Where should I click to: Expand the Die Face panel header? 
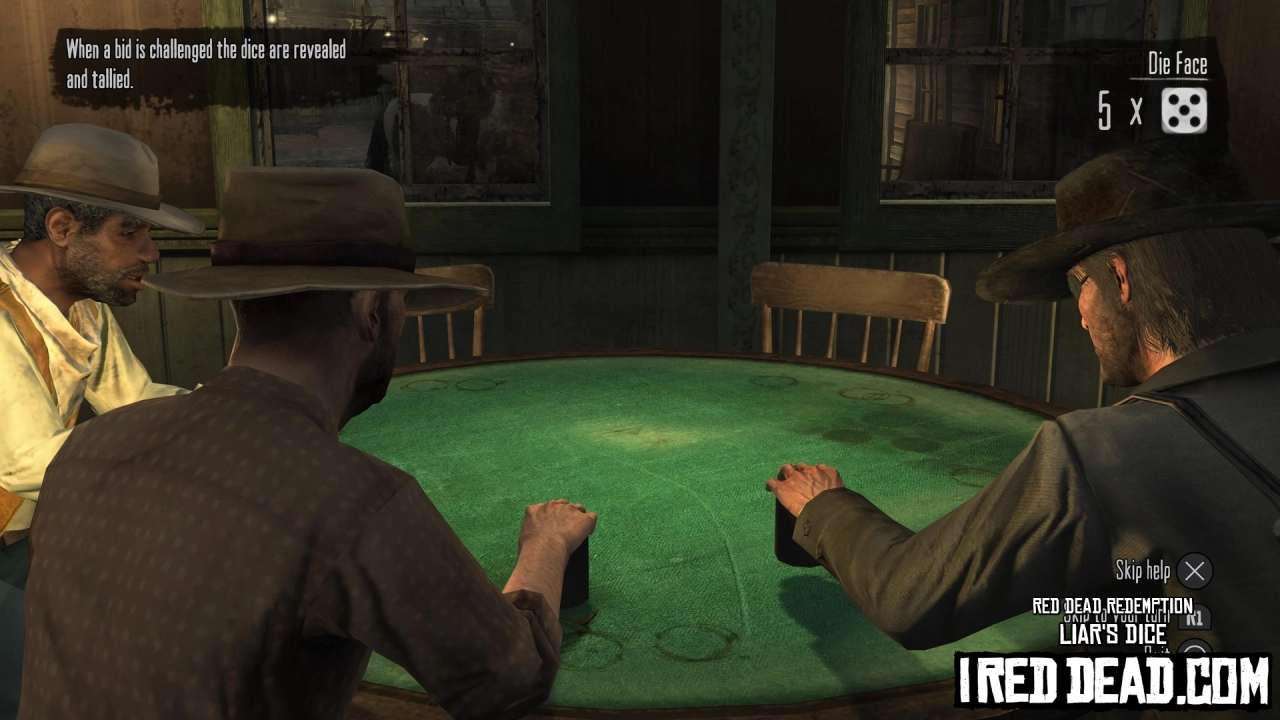tap(1176, 65)
